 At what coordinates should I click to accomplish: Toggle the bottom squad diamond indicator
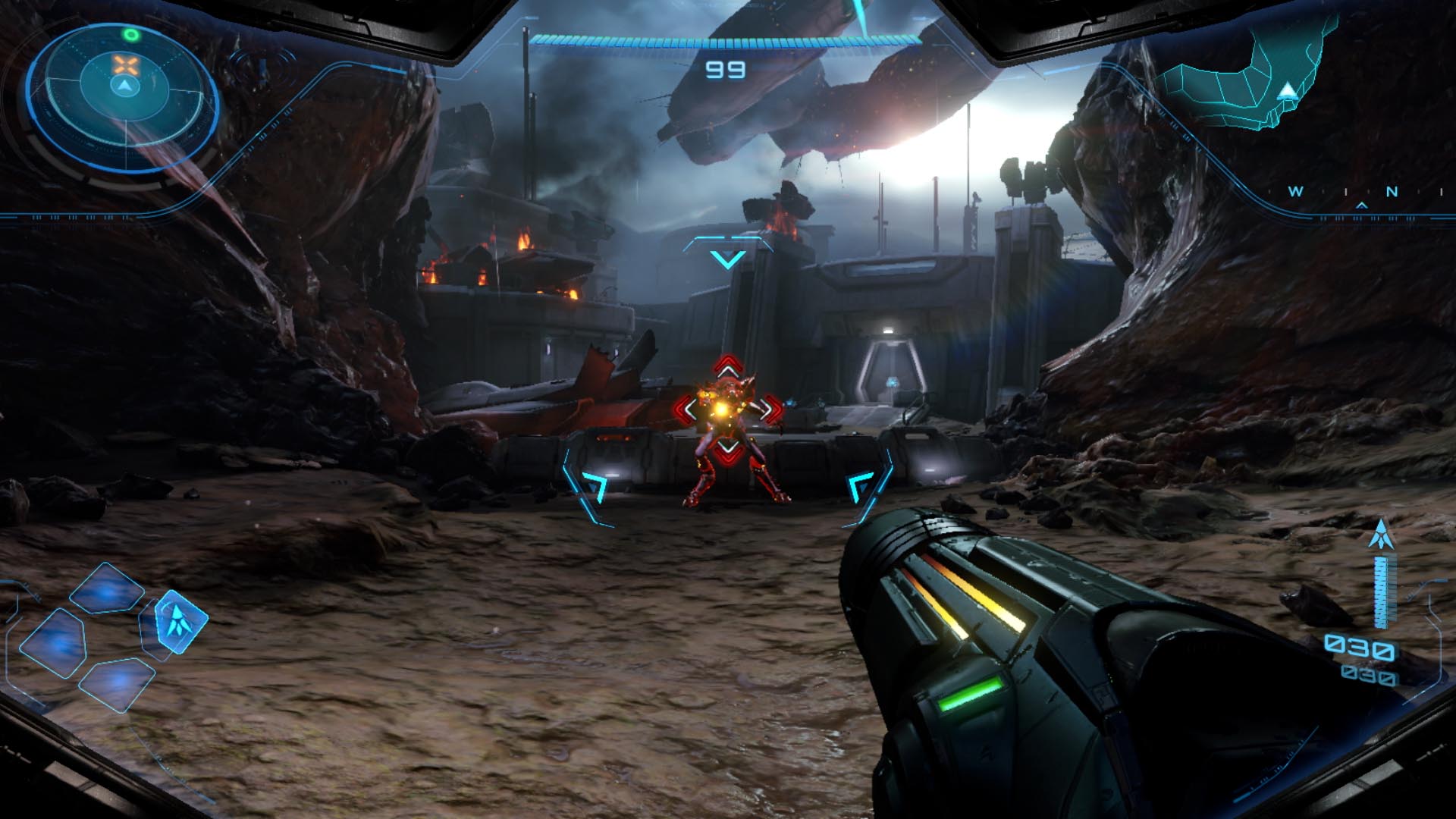coord(119,684)
